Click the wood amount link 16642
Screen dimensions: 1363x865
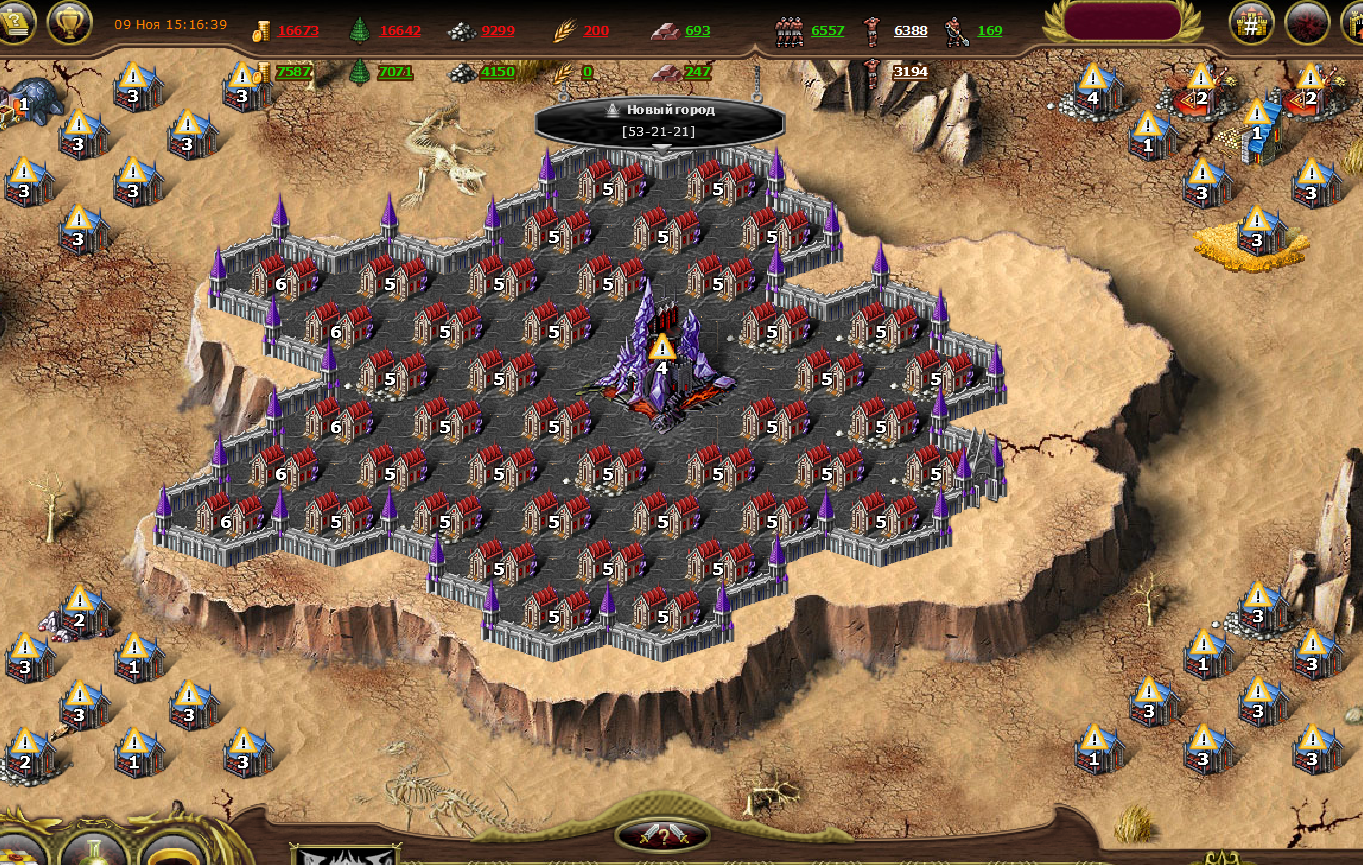(400, 31)
